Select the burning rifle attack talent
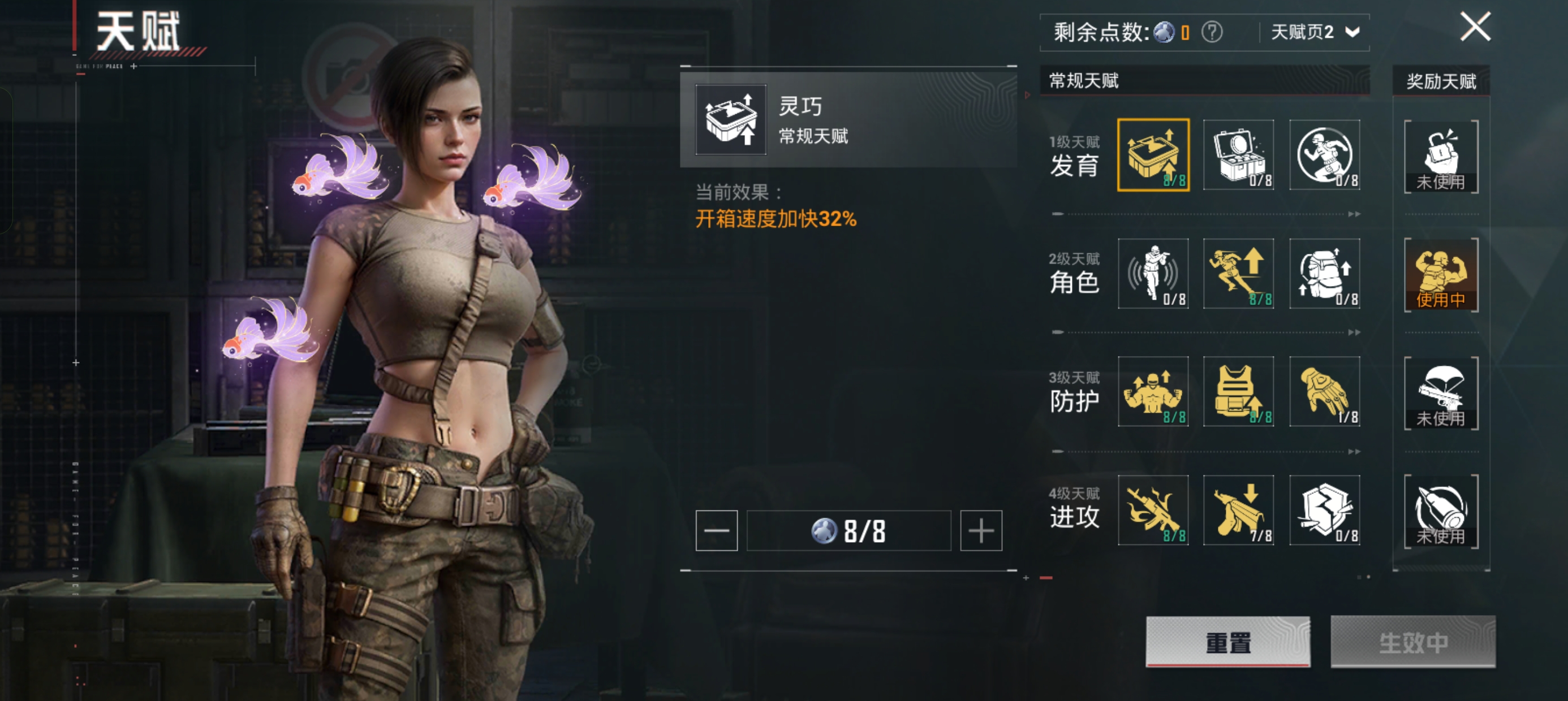Screen dimensions: 1568x701 coord(1153,510)
